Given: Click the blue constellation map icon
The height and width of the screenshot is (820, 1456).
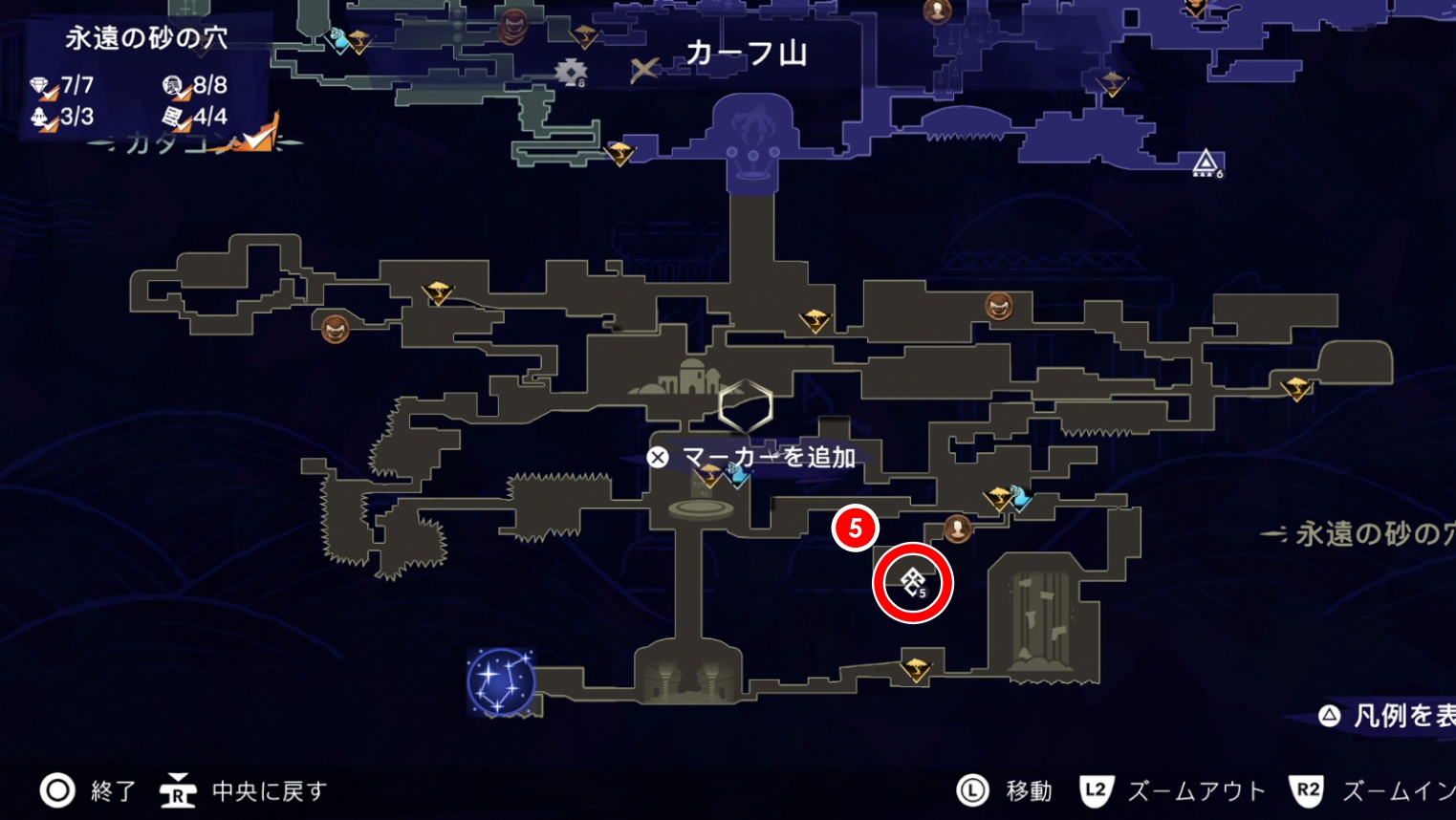Looking at the screenshot, I should coord(500,681).
